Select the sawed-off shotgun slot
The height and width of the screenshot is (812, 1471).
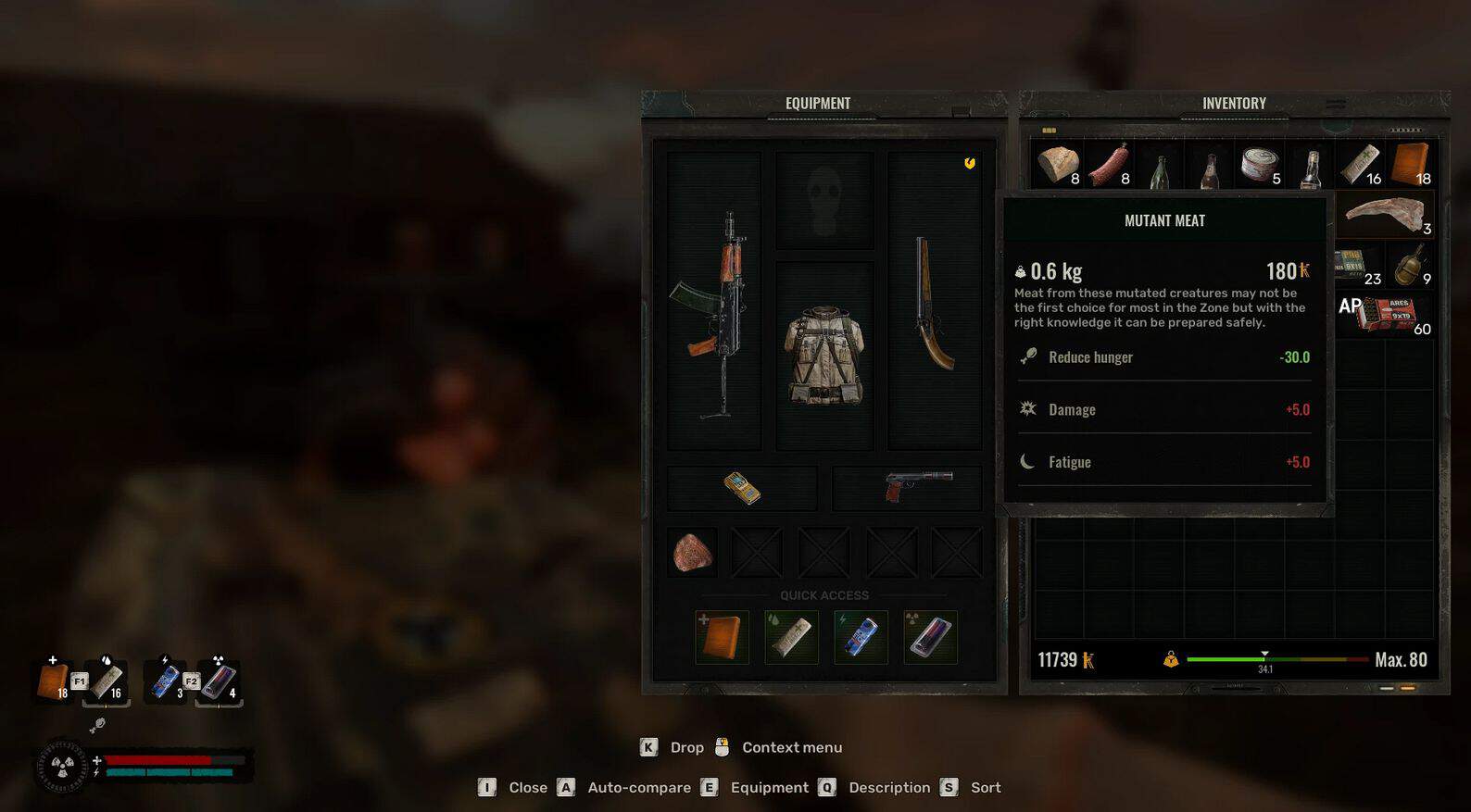pos(934,302)
